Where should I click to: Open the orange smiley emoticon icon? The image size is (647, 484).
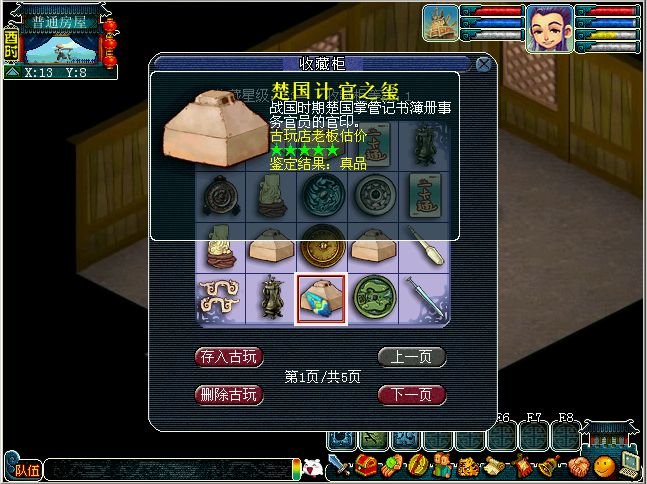(603, 466)
